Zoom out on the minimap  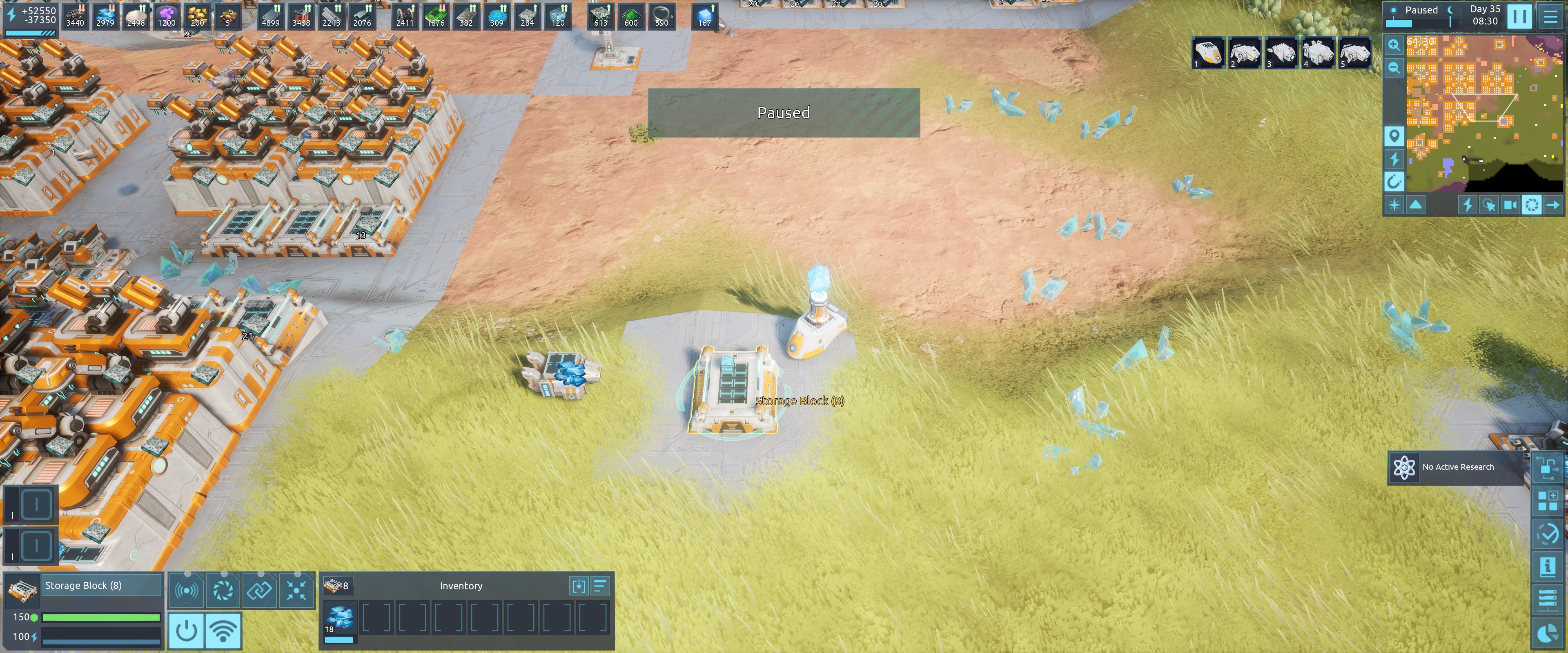(x=1394, y=68)
